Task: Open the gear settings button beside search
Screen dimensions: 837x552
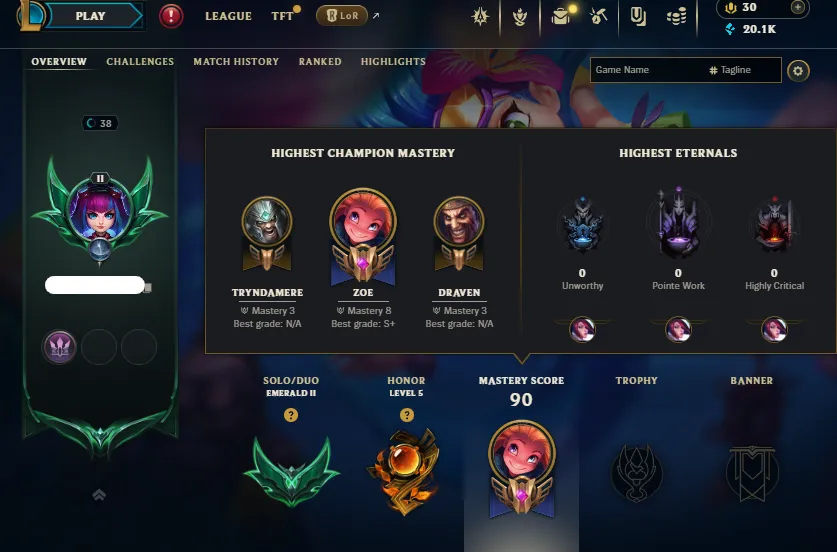Action: pos(797,70)
